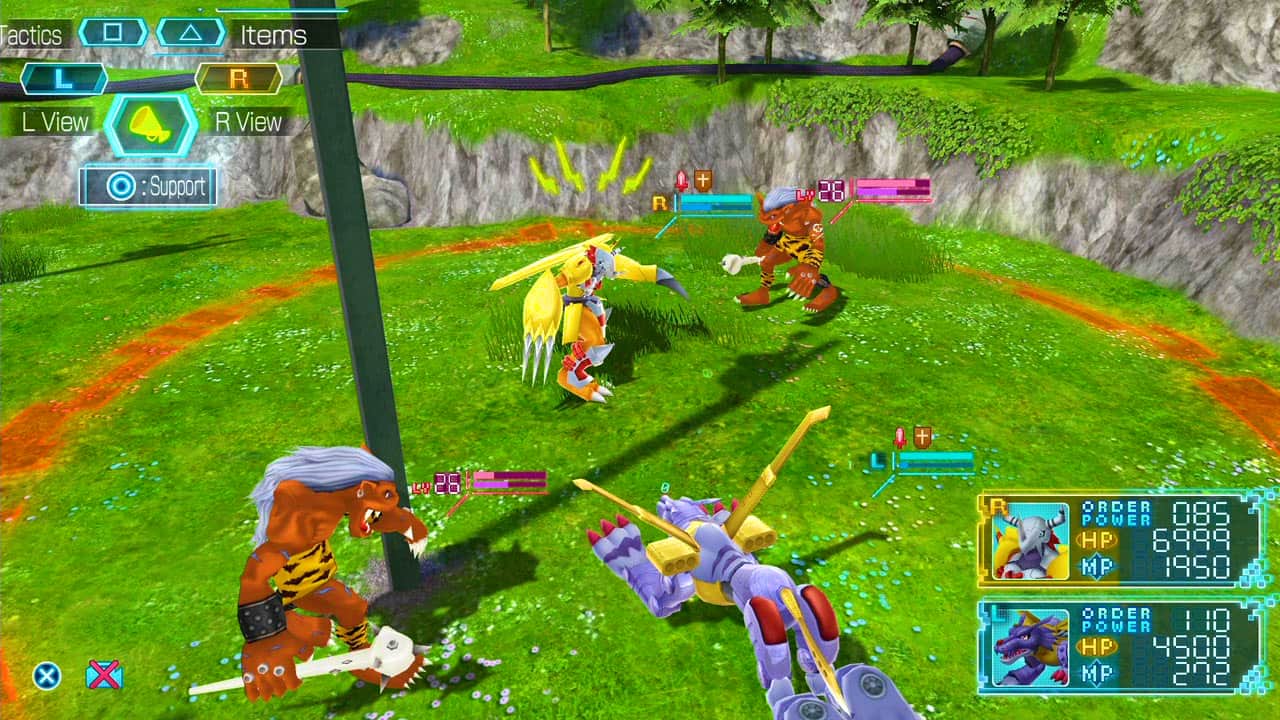Open the Tactics menu
This screenshot has width=1280, height=720.
33,35
